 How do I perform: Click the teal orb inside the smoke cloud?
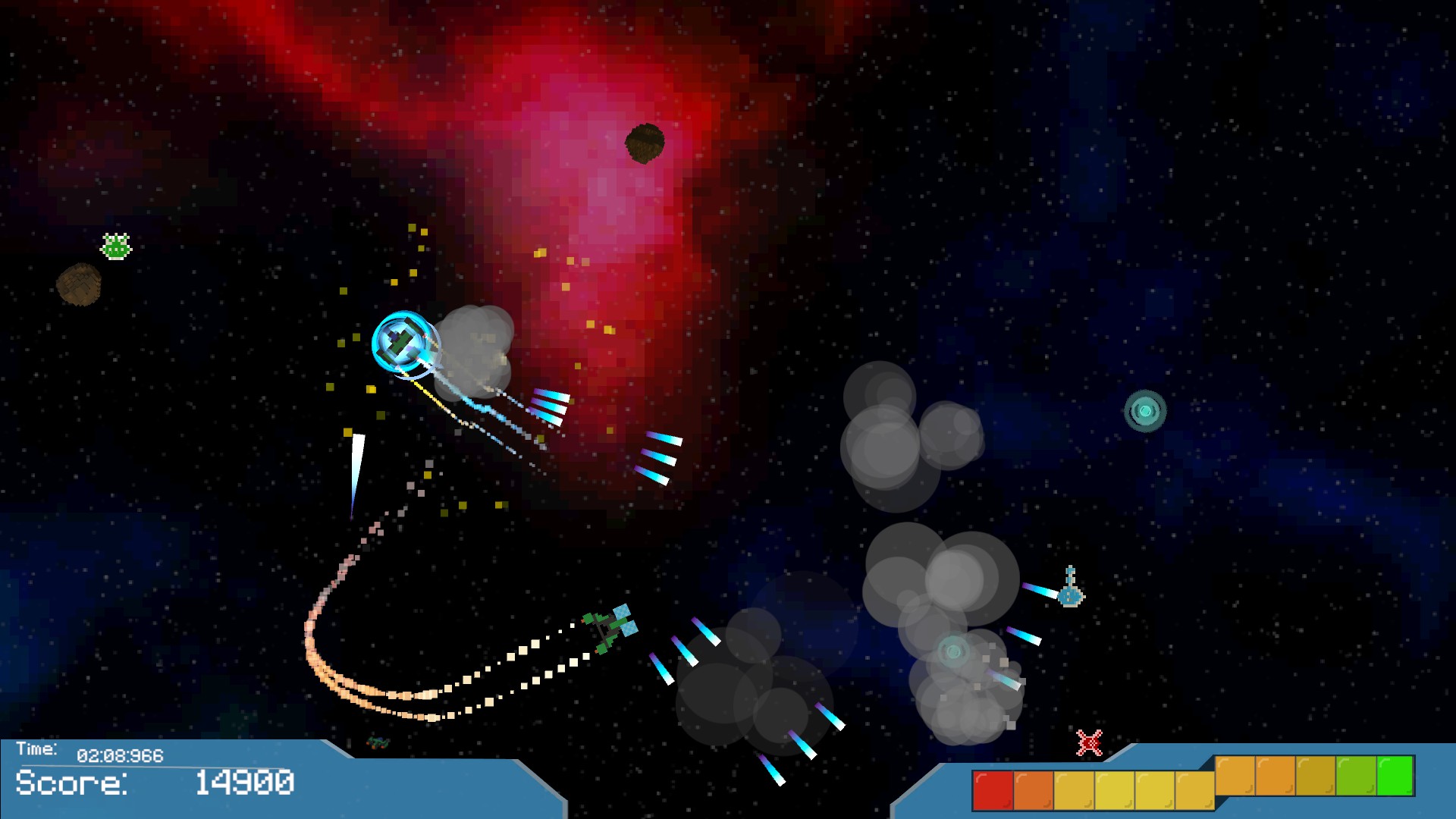tap(953, 650)
